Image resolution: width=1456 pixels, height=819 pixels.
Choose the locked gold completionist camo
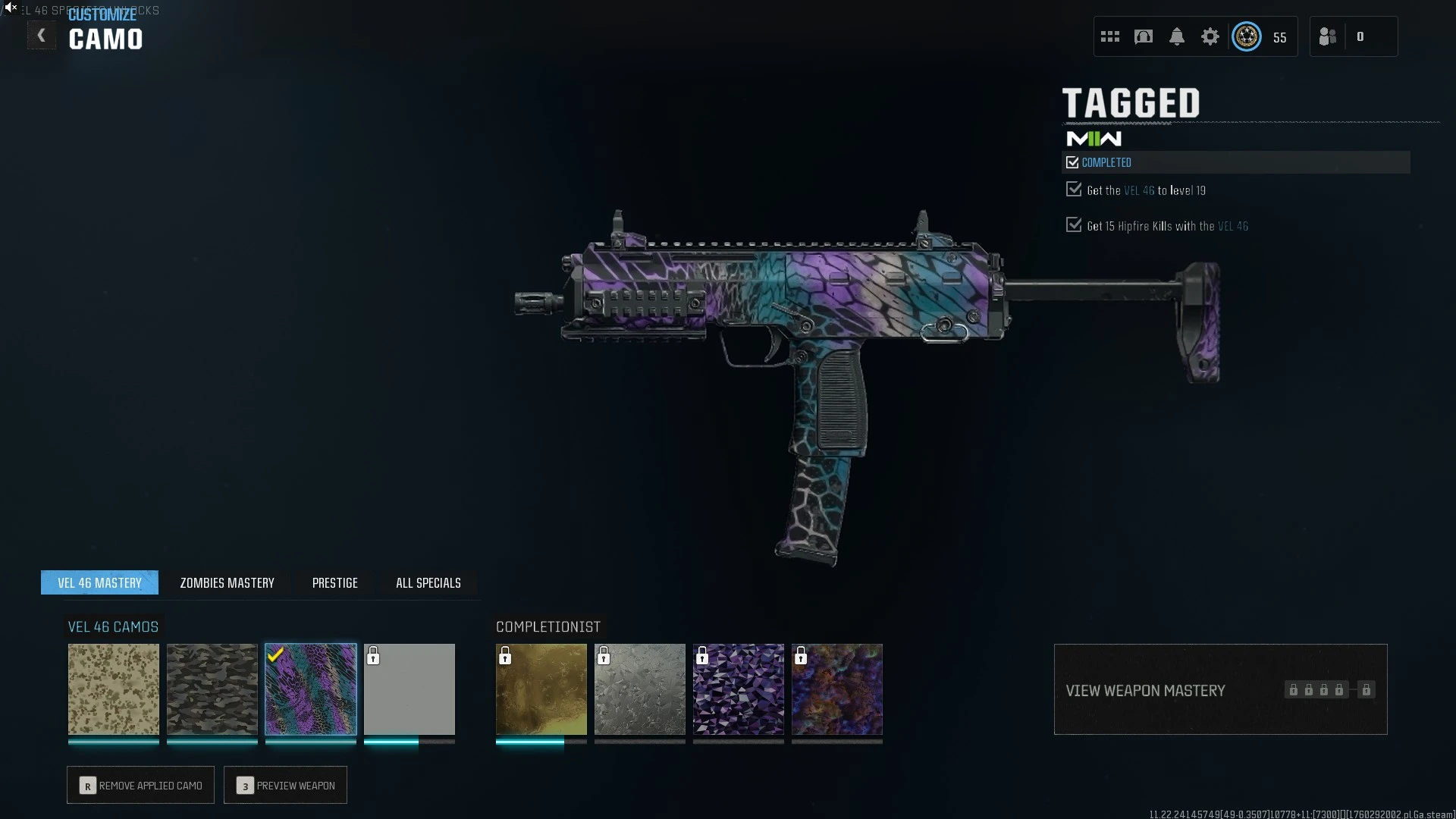541,689
